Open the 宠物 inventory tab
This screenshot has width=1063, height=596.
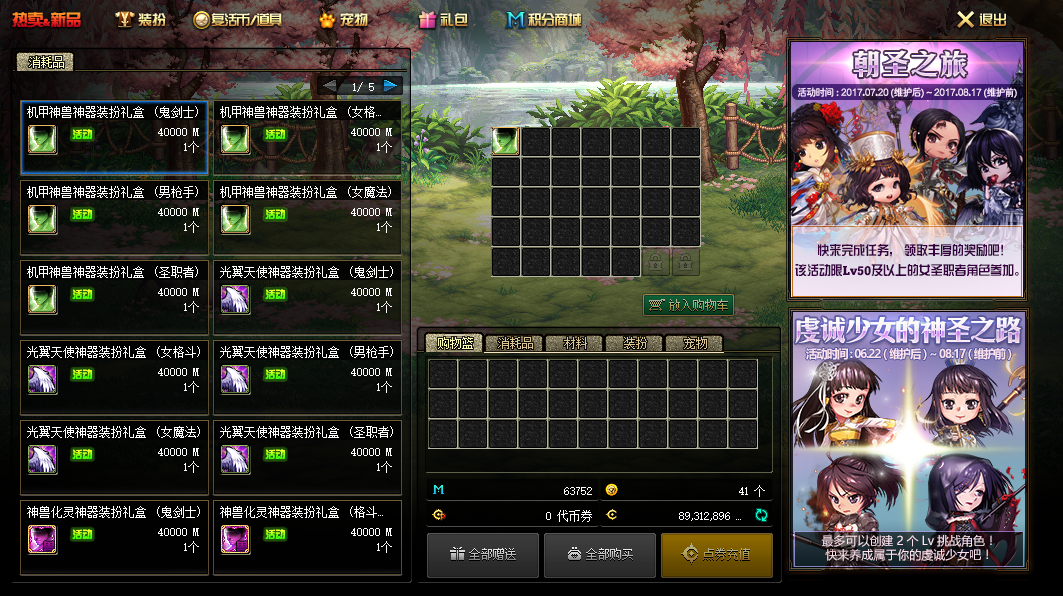(695, 343)
